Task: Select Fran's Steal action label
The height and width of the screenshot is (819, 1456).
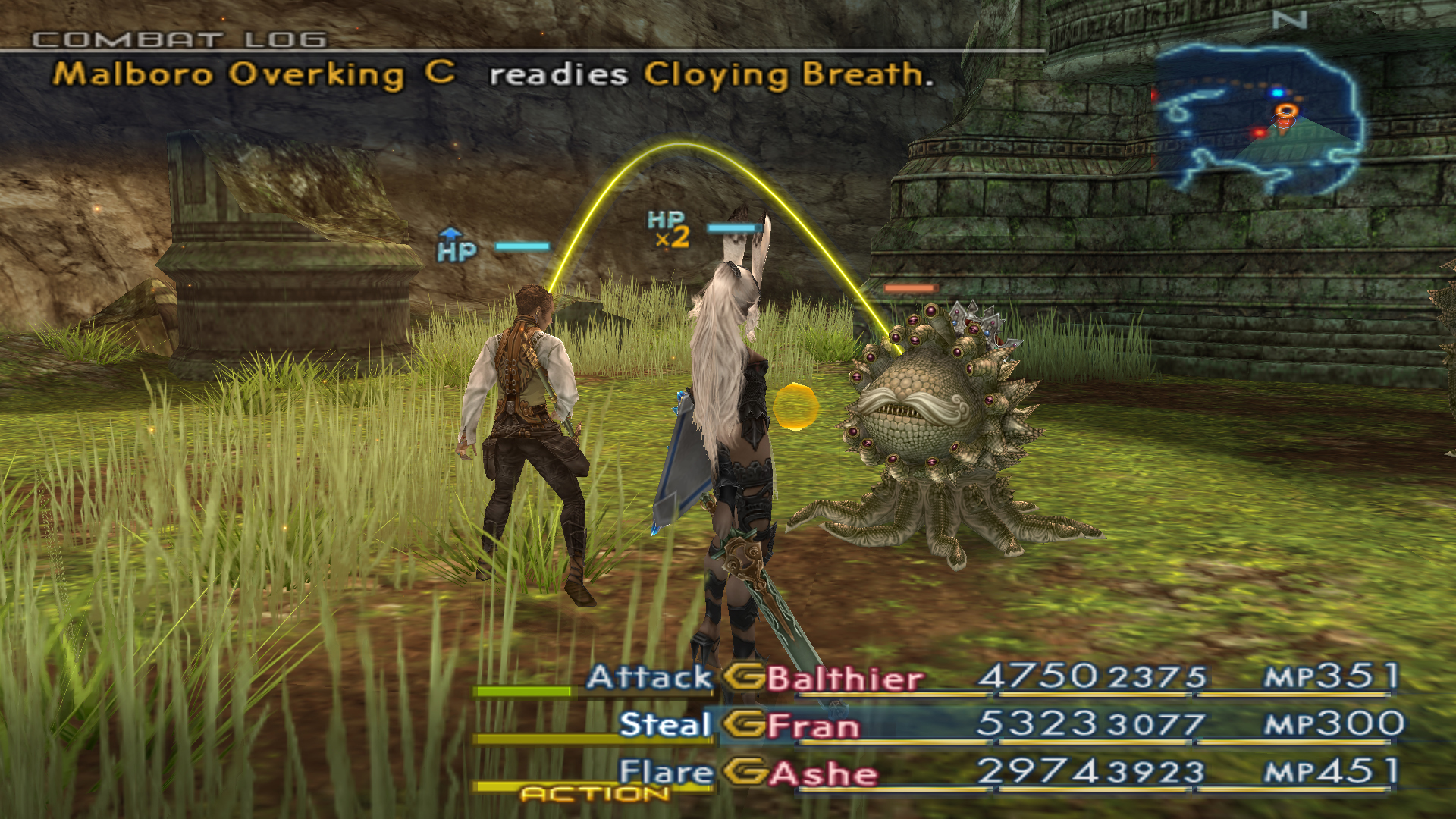Action: click(x=664, y=724)
